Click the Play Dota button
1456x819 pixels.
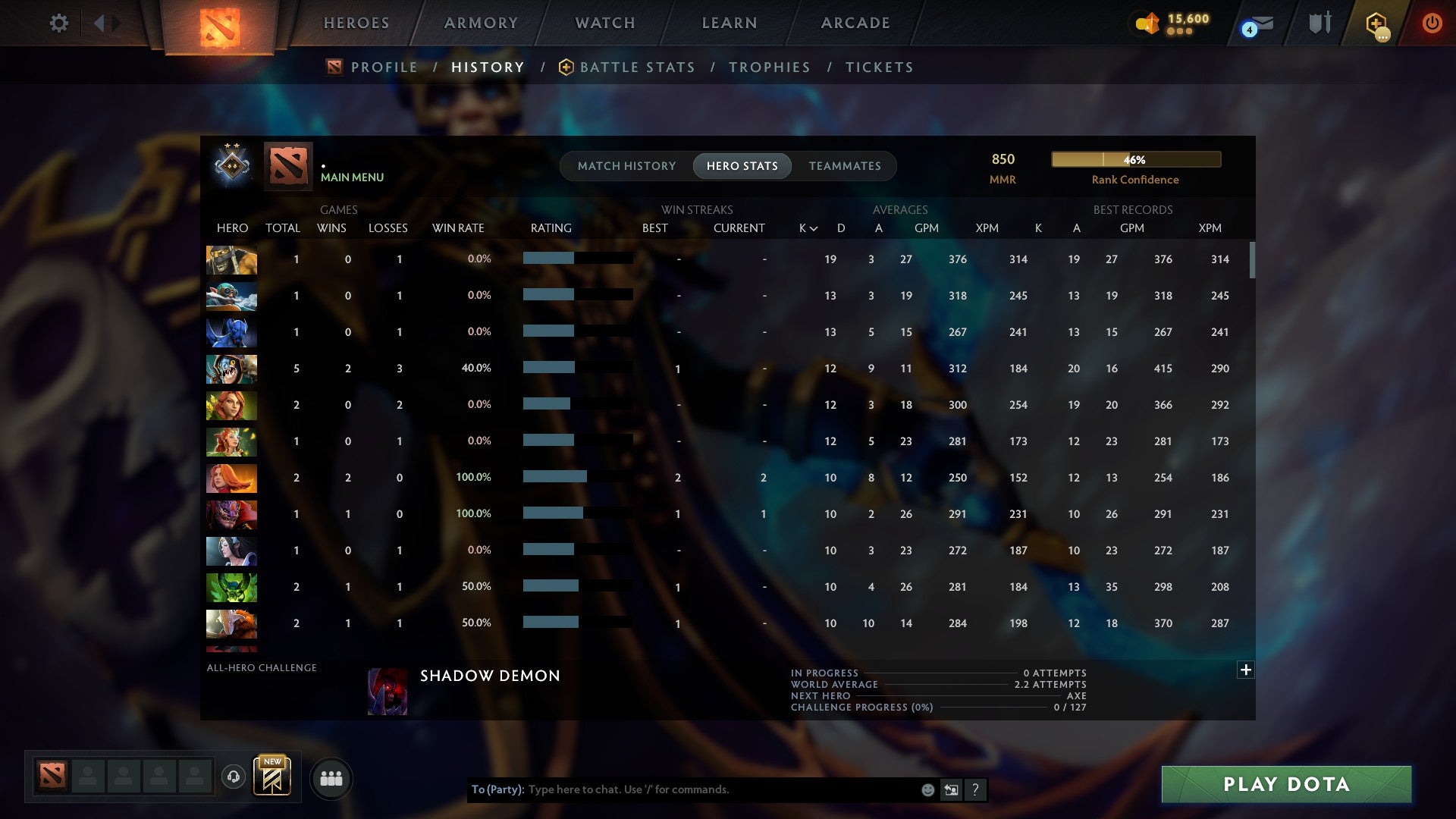pyautogui.click(x=1285, y=785)
